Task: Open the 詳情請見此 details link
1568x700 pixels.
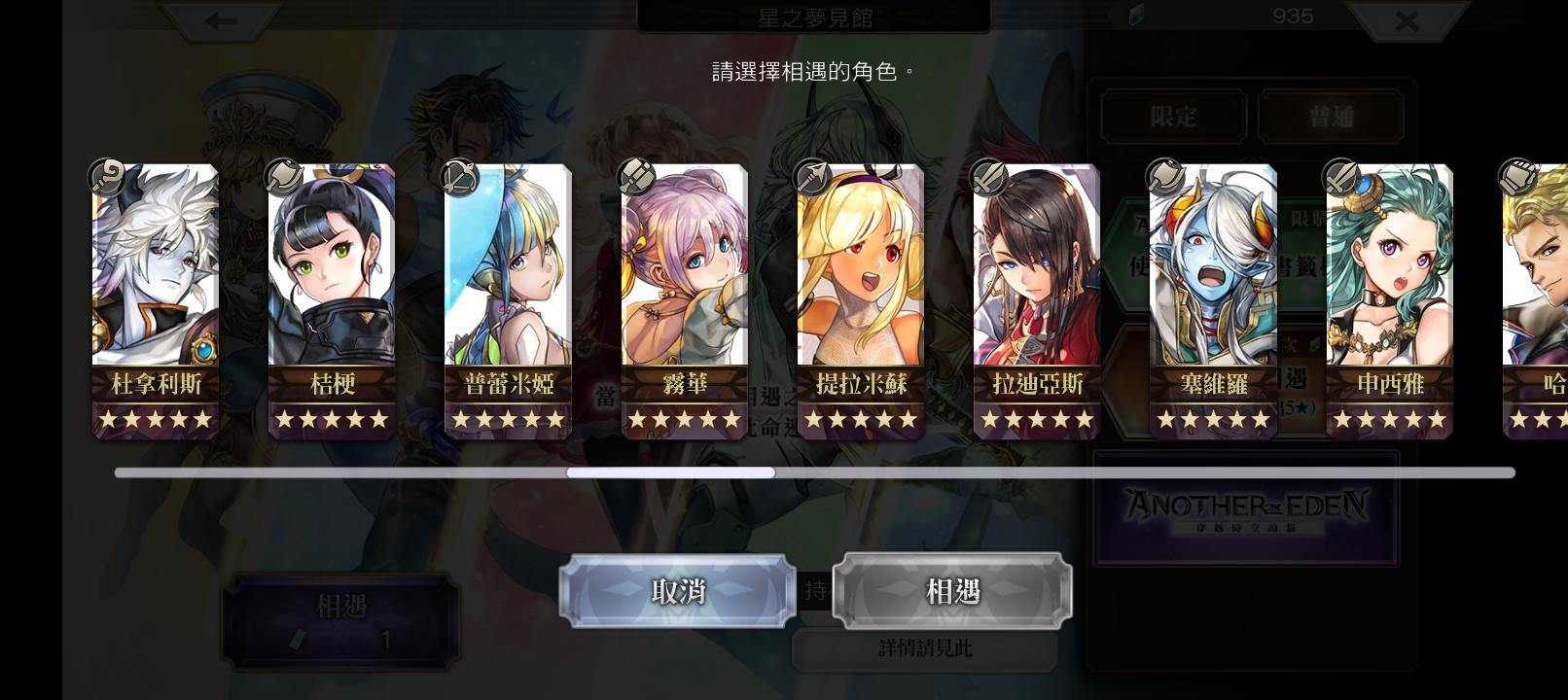Action: [x=925, y=647]
